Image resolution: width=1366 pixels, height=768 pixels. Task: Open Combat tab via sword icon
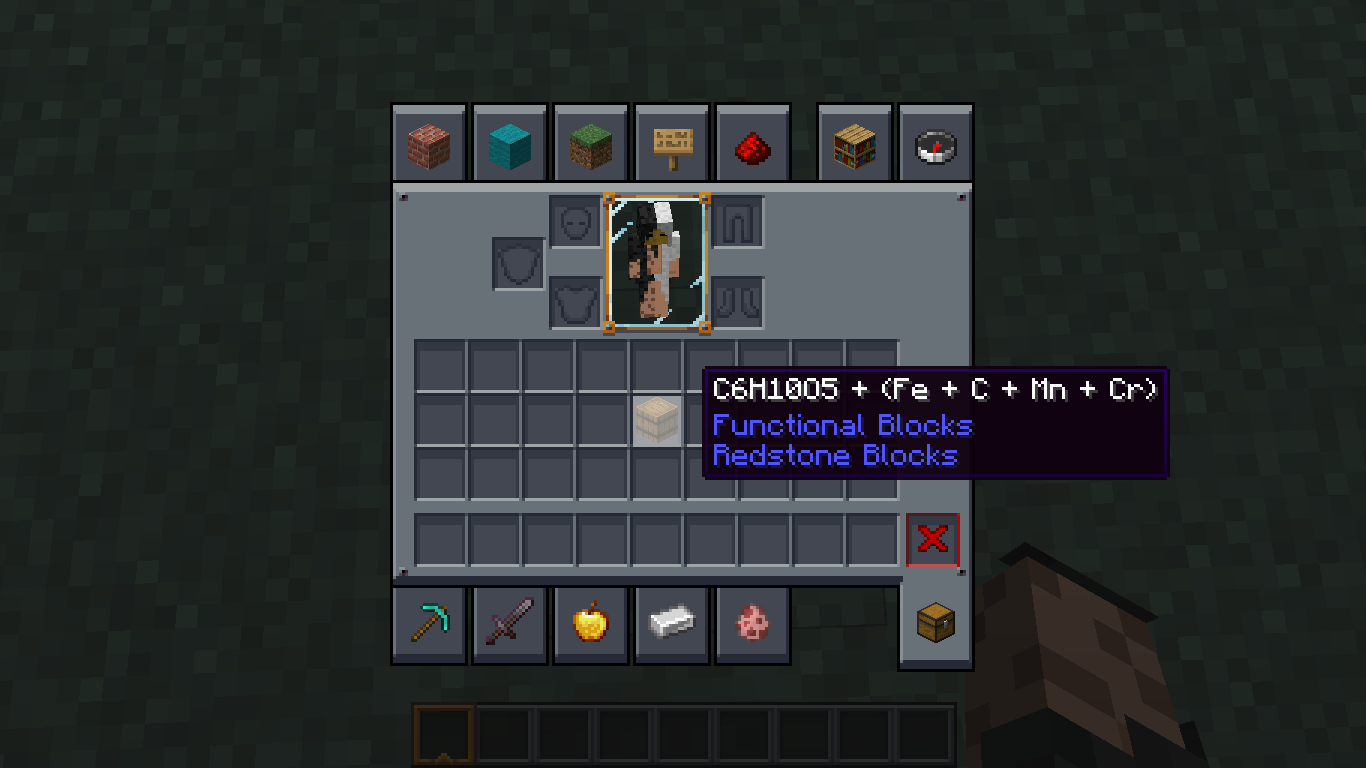pyautogui.click(x=510, y=623)
